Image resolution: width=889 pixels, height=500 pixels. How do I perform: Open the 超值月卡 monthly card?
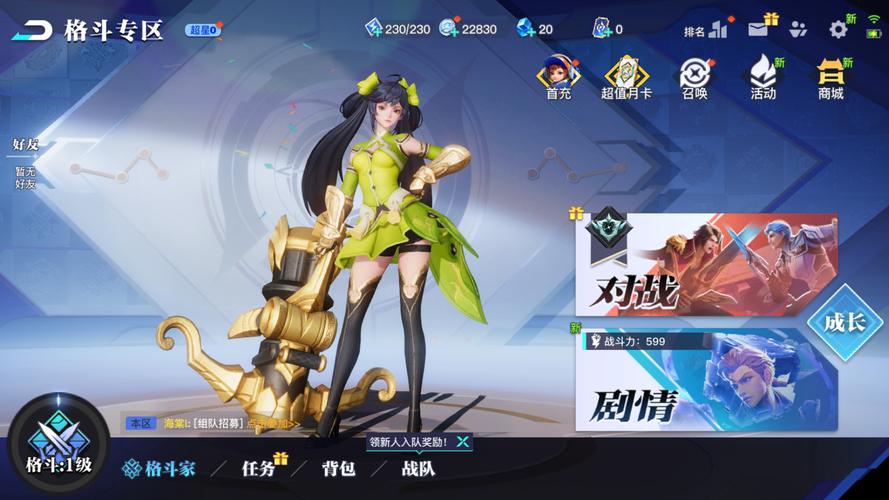pyautogui.click(x=627, y=77)
